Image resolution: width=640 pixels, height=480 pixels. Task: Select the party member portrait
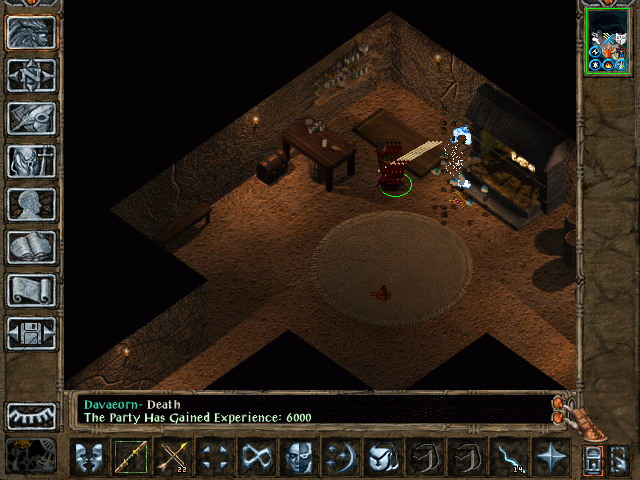(x=608, y=40)
